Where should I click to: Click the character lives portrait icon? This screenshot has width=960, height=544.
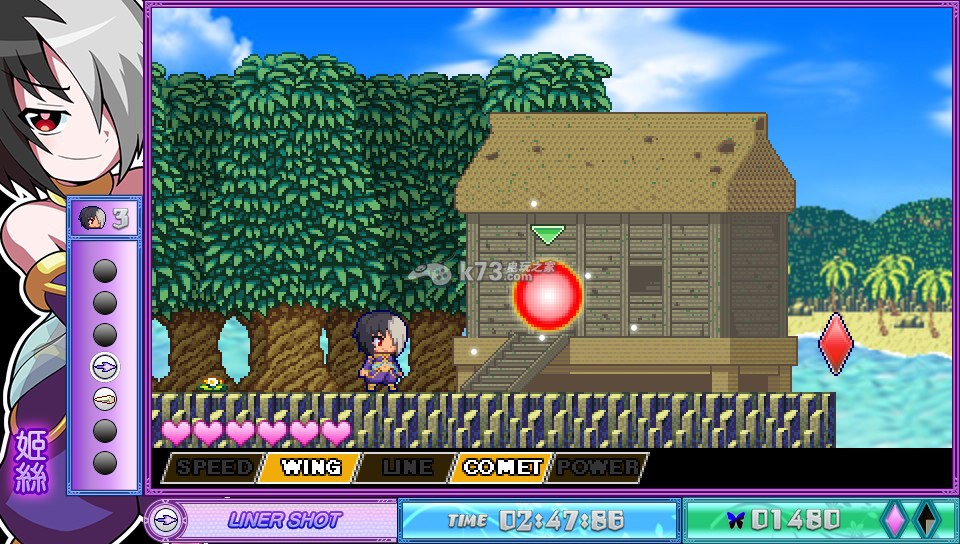(91, 218)
